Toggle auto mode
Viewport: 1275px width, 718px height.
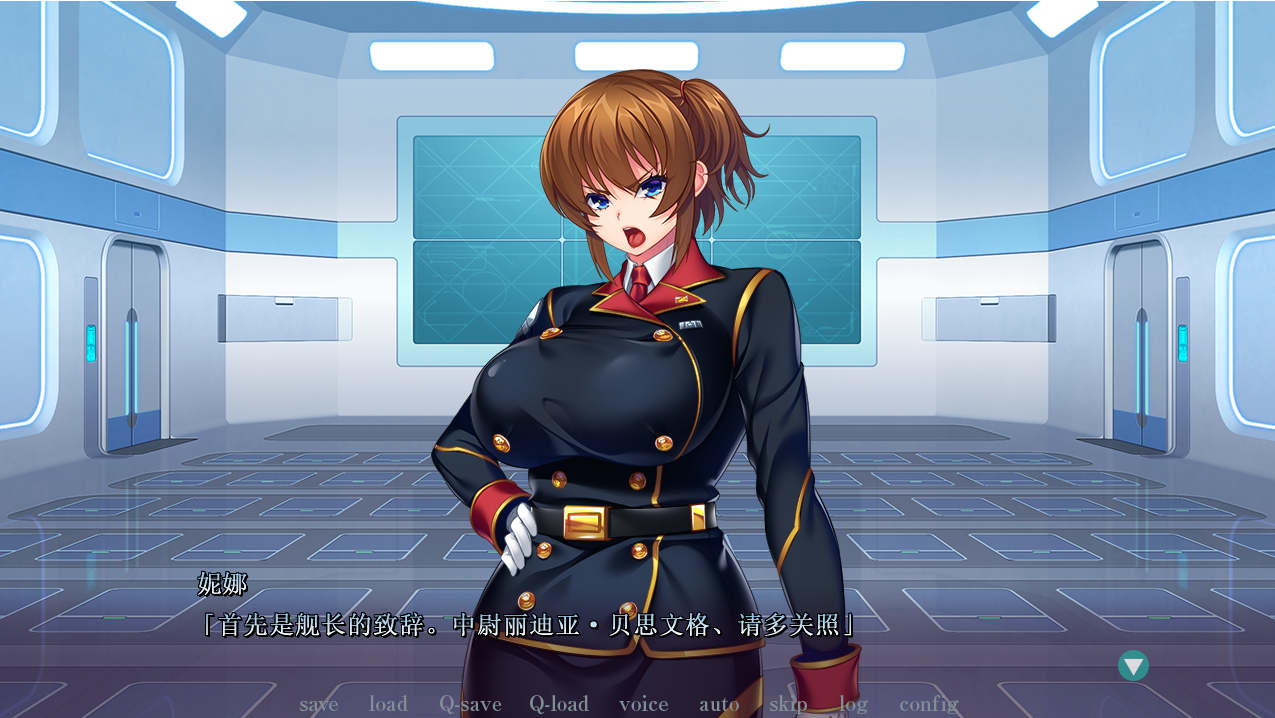[719, 704]
